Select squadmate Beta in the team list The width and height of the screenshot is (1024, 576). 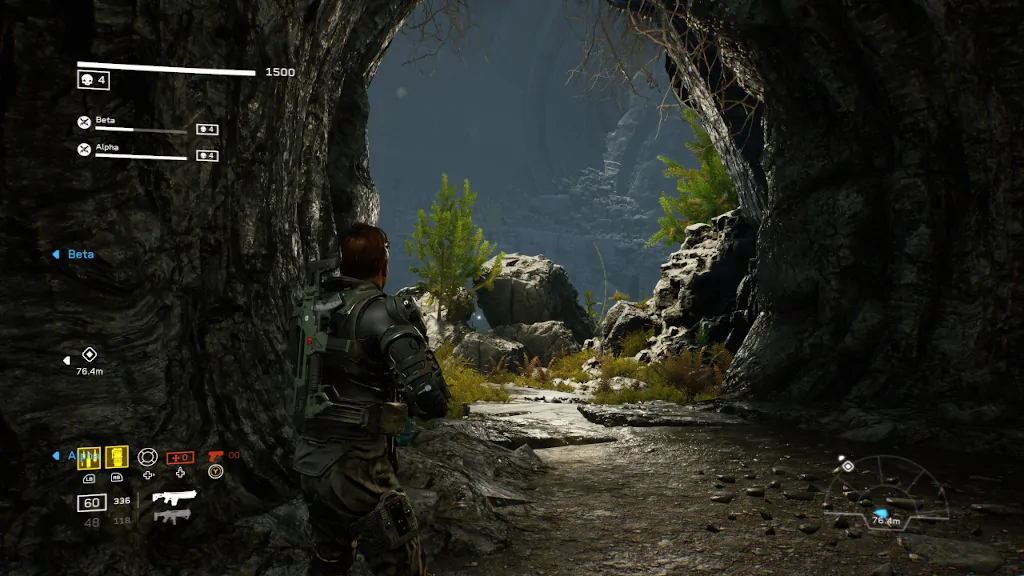pos(106,120)
